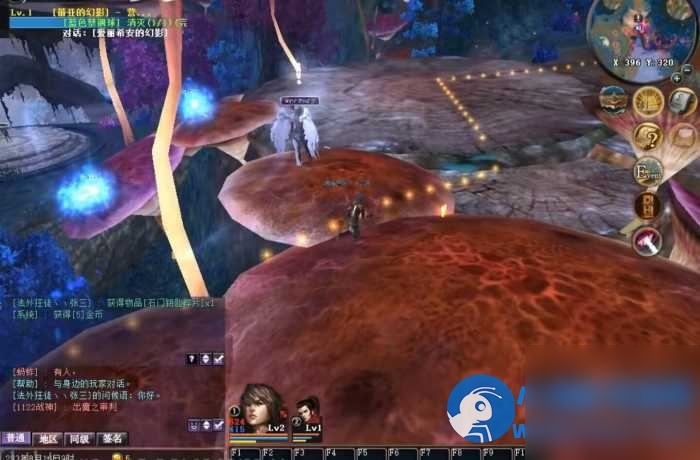The height and width of the screenshot is (460, 700).
Task: Switch to the 地区 chat tab
Action: pos(47,438)
